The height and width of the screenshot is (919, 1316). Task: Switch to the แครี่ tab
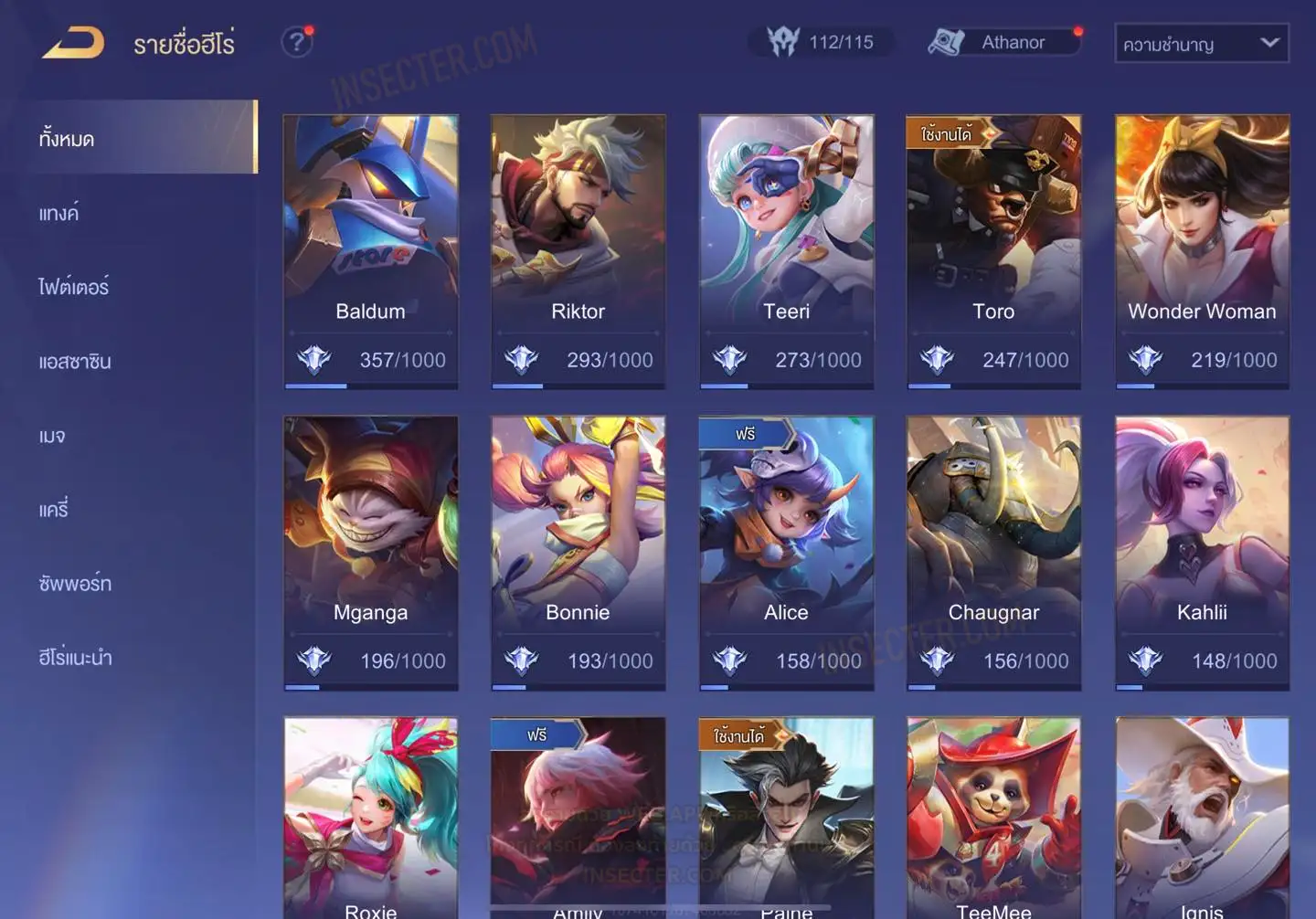click(x=54, y=510)
